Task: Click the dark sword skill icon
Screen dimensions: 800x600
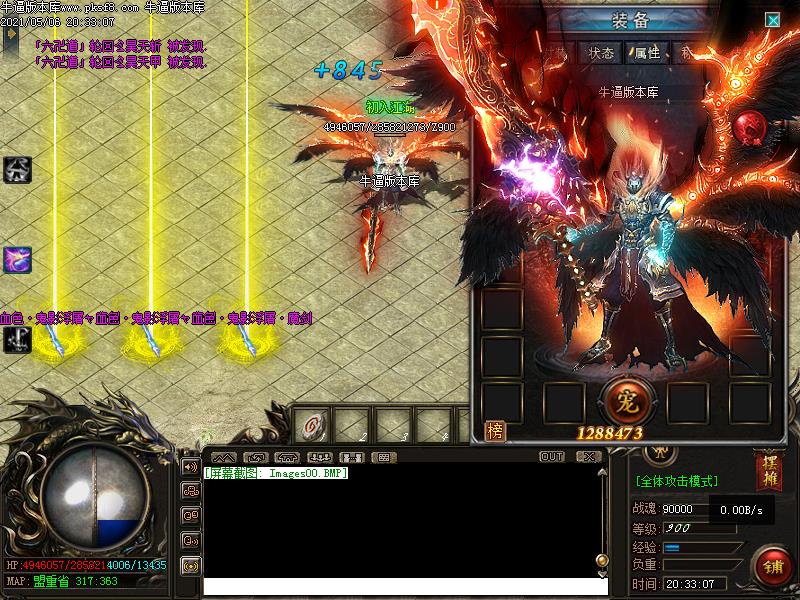Action: click(x=17, y=340)
